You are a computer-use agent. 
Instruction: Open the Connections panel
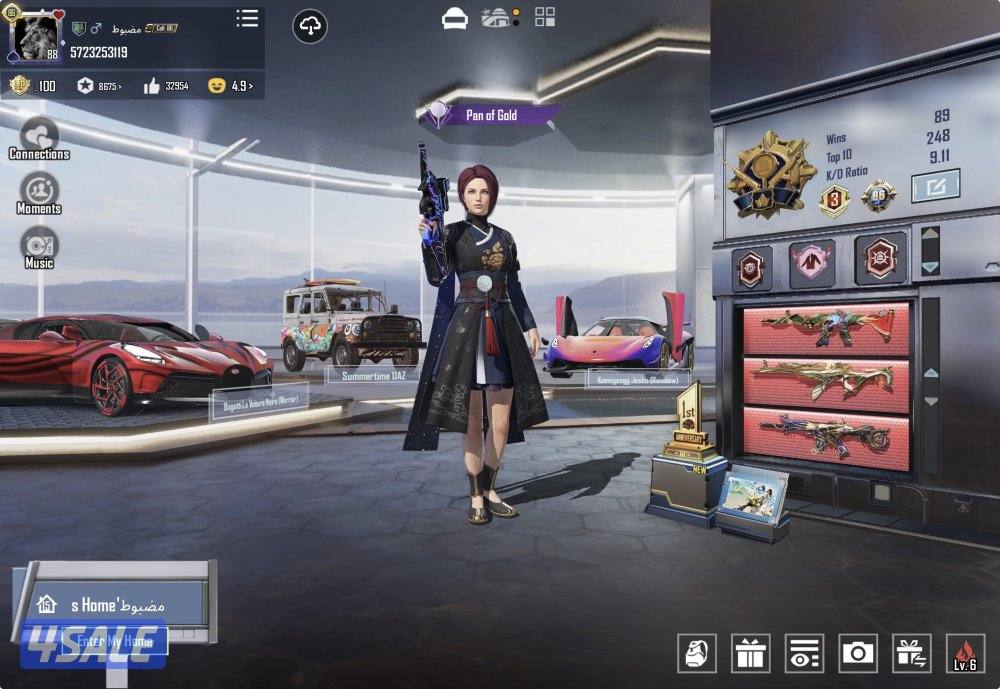(x=39, y=137)
